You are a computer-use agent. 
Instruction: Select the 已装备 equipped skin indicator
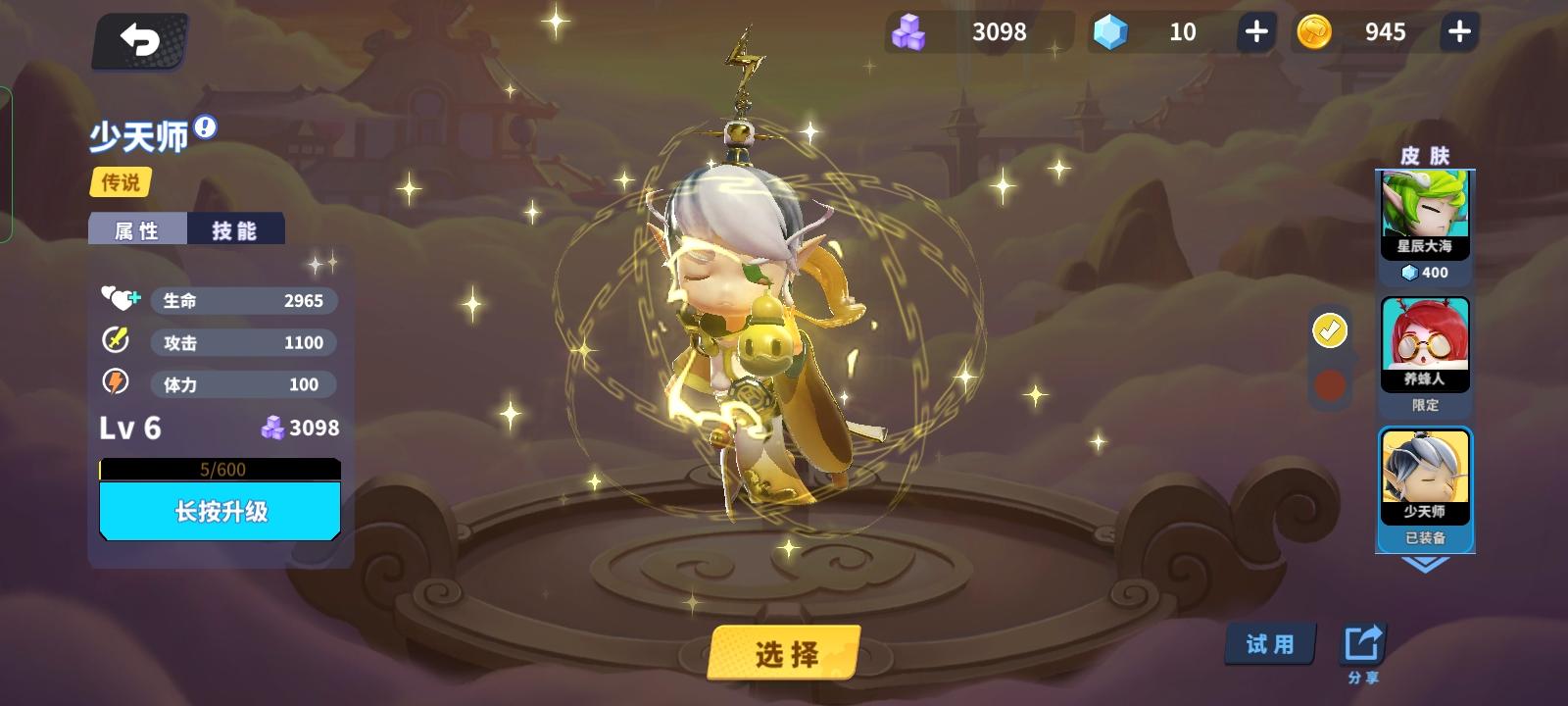coord(1423,537)
